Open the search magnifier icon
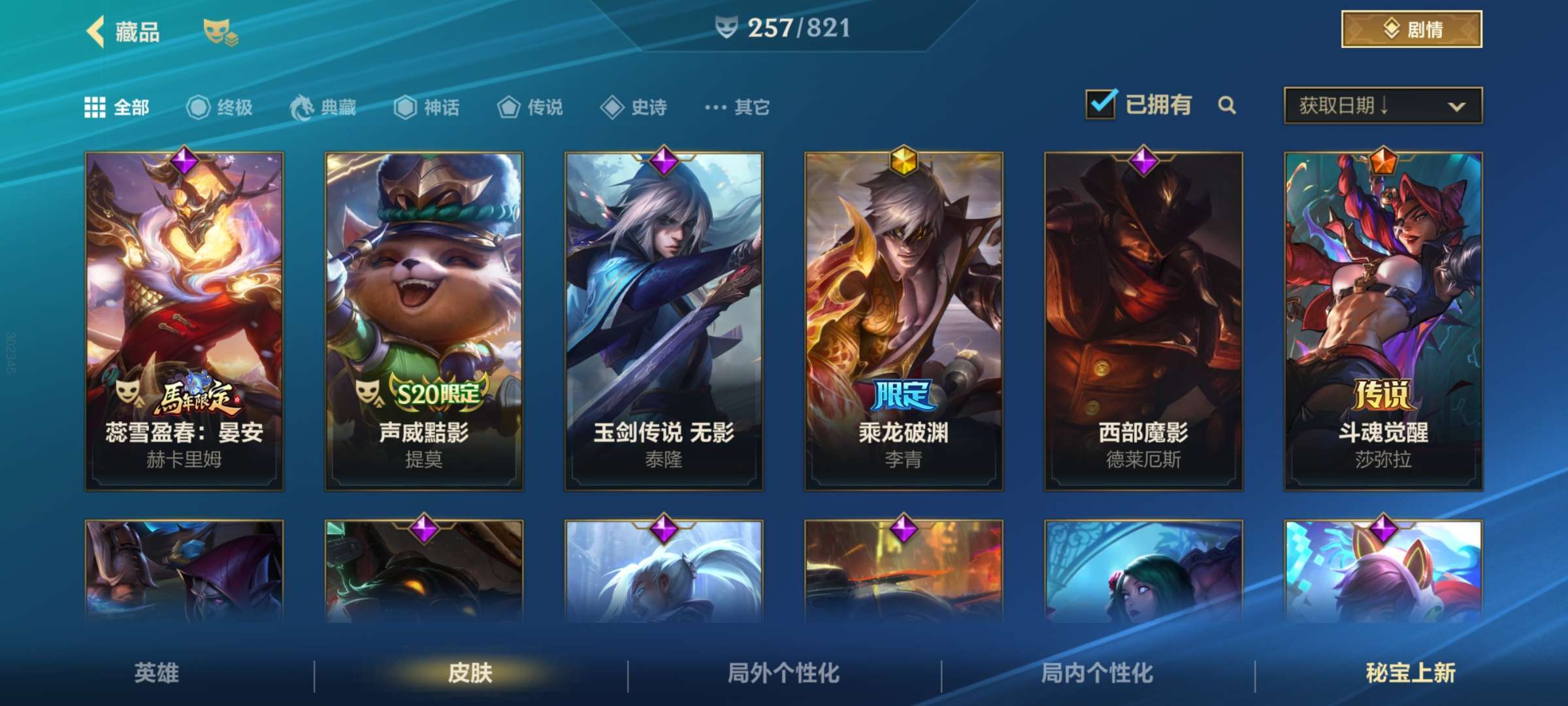 [x=1228, y=105]
